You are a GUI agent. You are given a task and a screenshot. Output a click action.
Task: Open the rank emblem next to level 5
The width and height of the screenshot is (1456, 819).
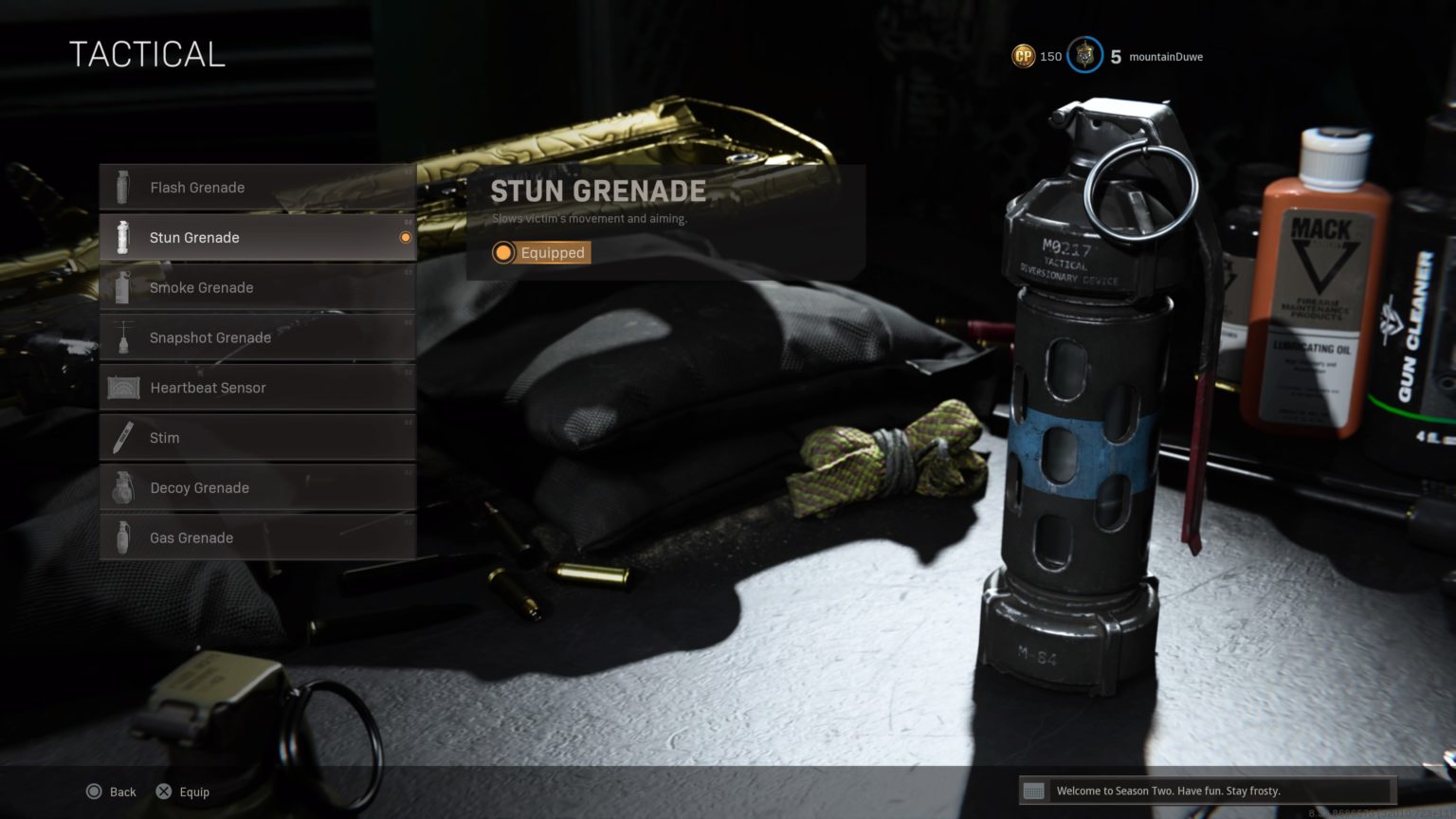(x=1083, y=56)
